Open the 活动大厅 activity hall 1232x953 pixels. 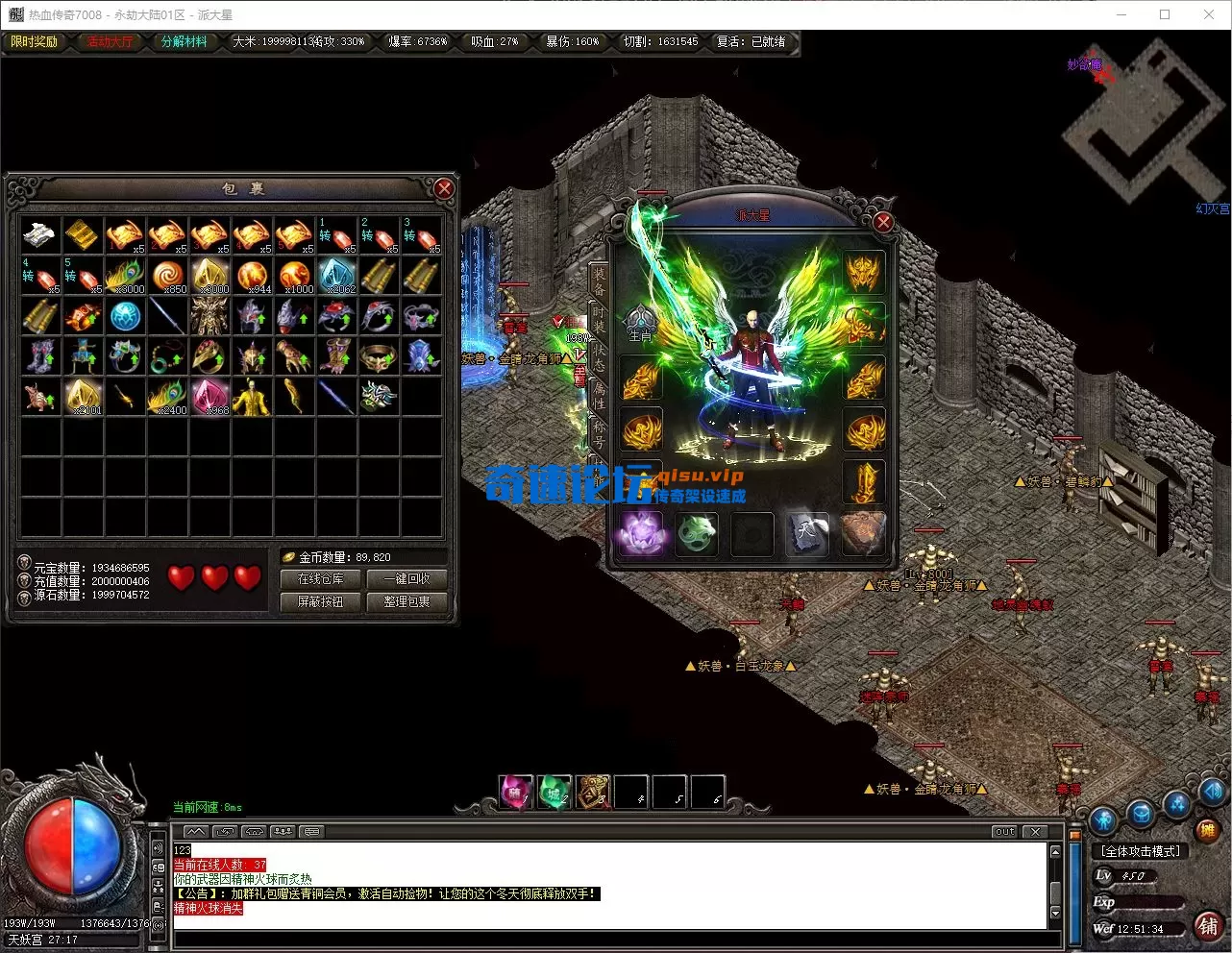(110, 42)
